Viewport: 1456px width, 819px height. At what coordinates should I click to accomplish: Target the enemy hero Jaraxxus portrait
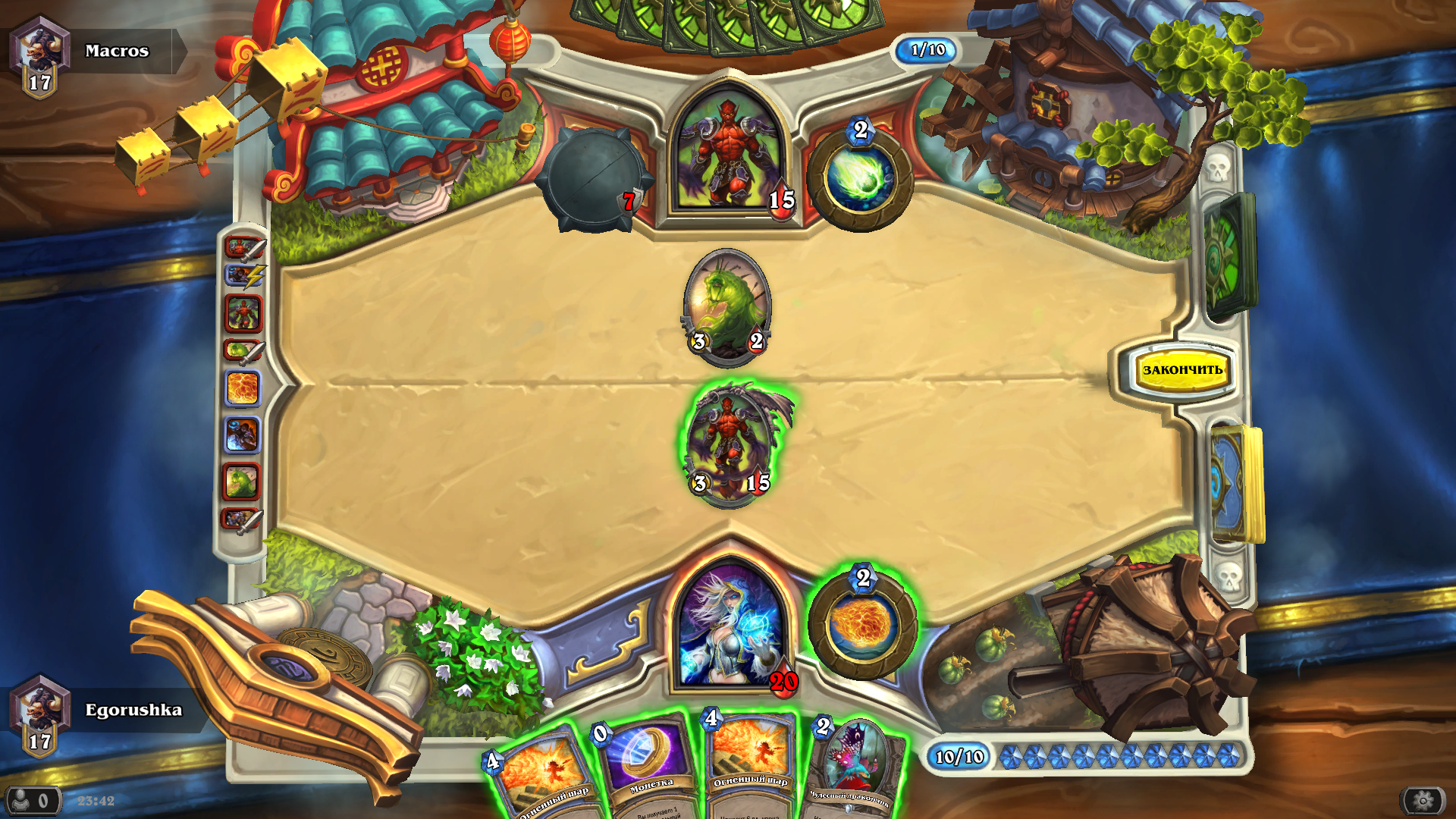tap(728, 155)
